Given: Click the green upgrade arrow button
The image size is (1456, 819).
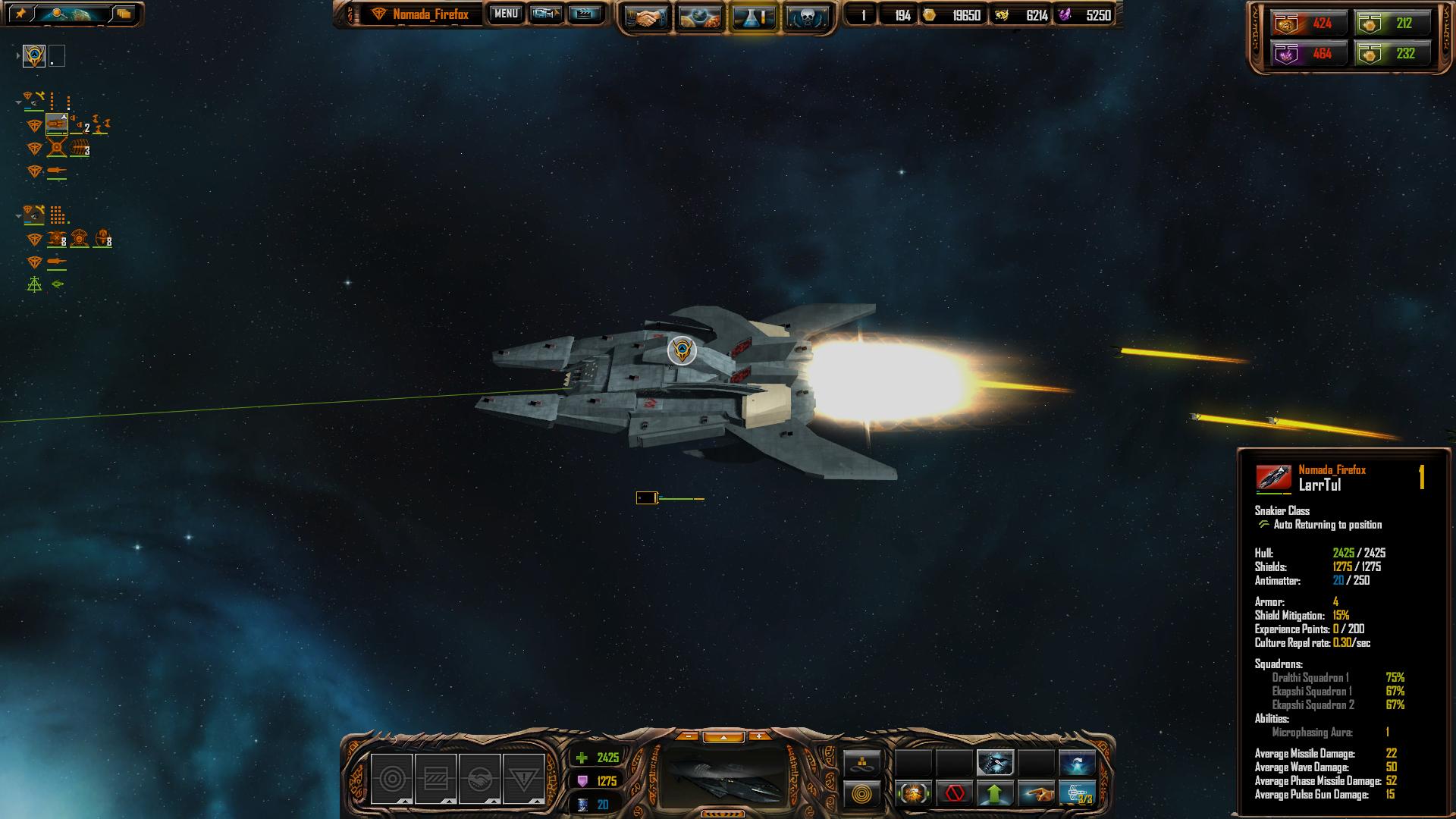Looking at the screenshot, I should pos(995,794).
